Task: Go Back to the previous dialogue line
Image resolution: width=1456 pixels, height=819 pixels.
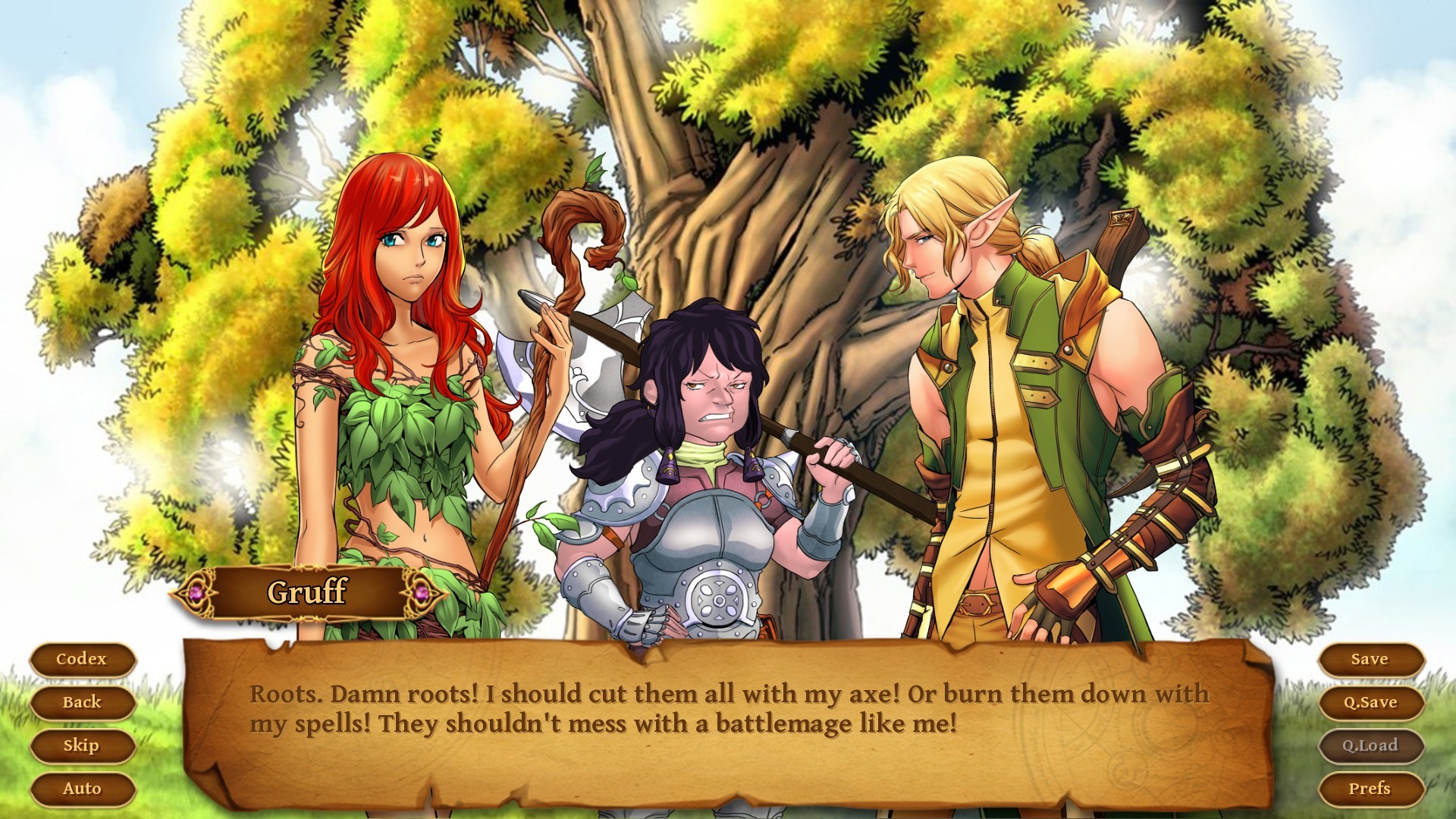Action: 81,703
